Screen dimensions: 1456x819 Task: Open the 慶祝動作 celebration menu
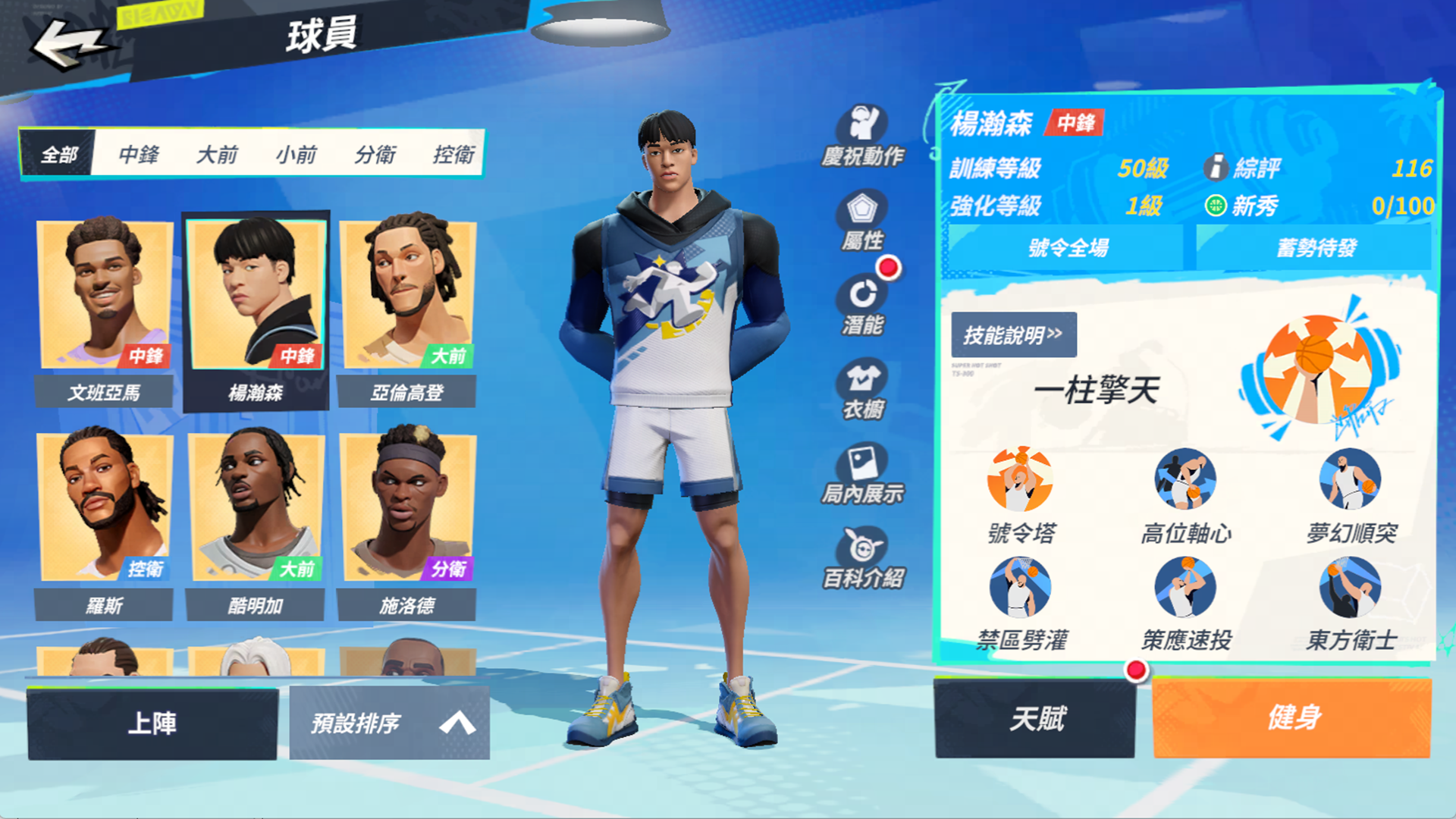tap(863, 136)
